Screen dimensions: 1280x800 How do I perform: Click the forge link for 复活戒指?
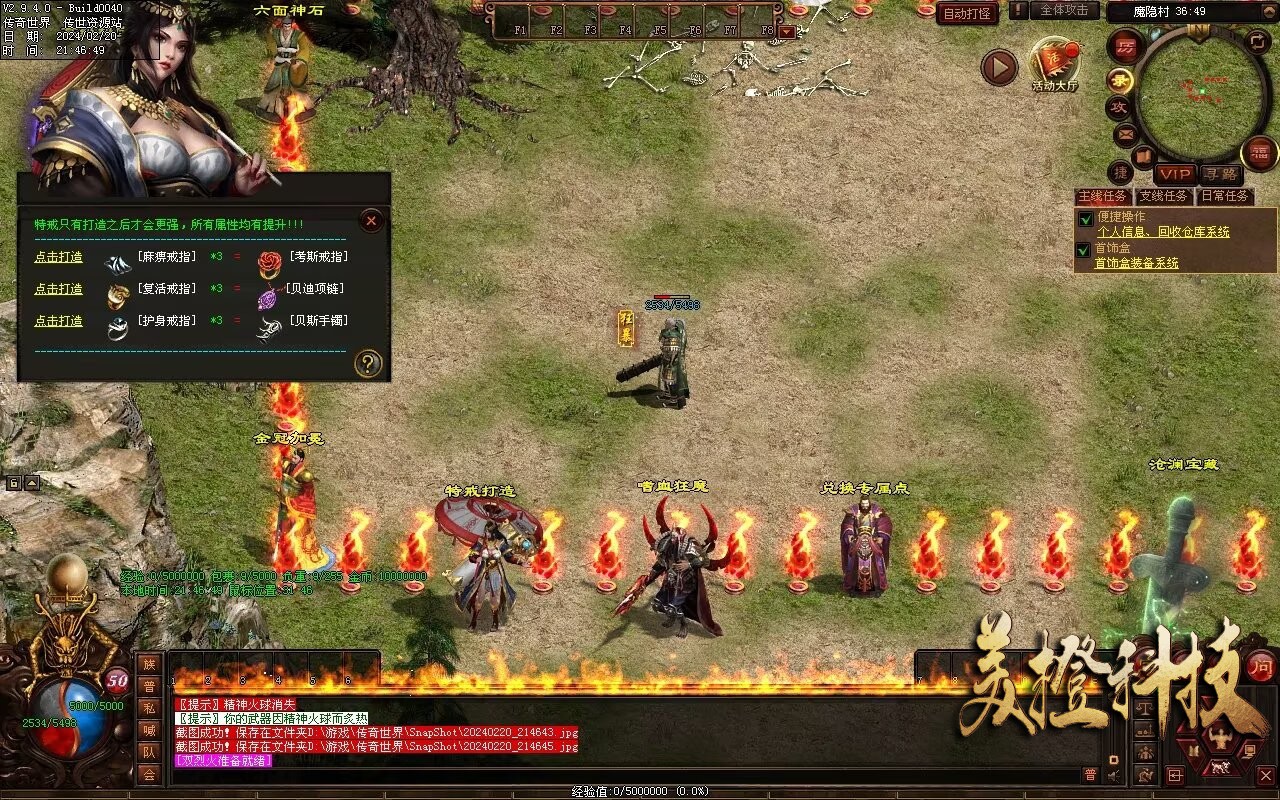[x=59, y=290]
